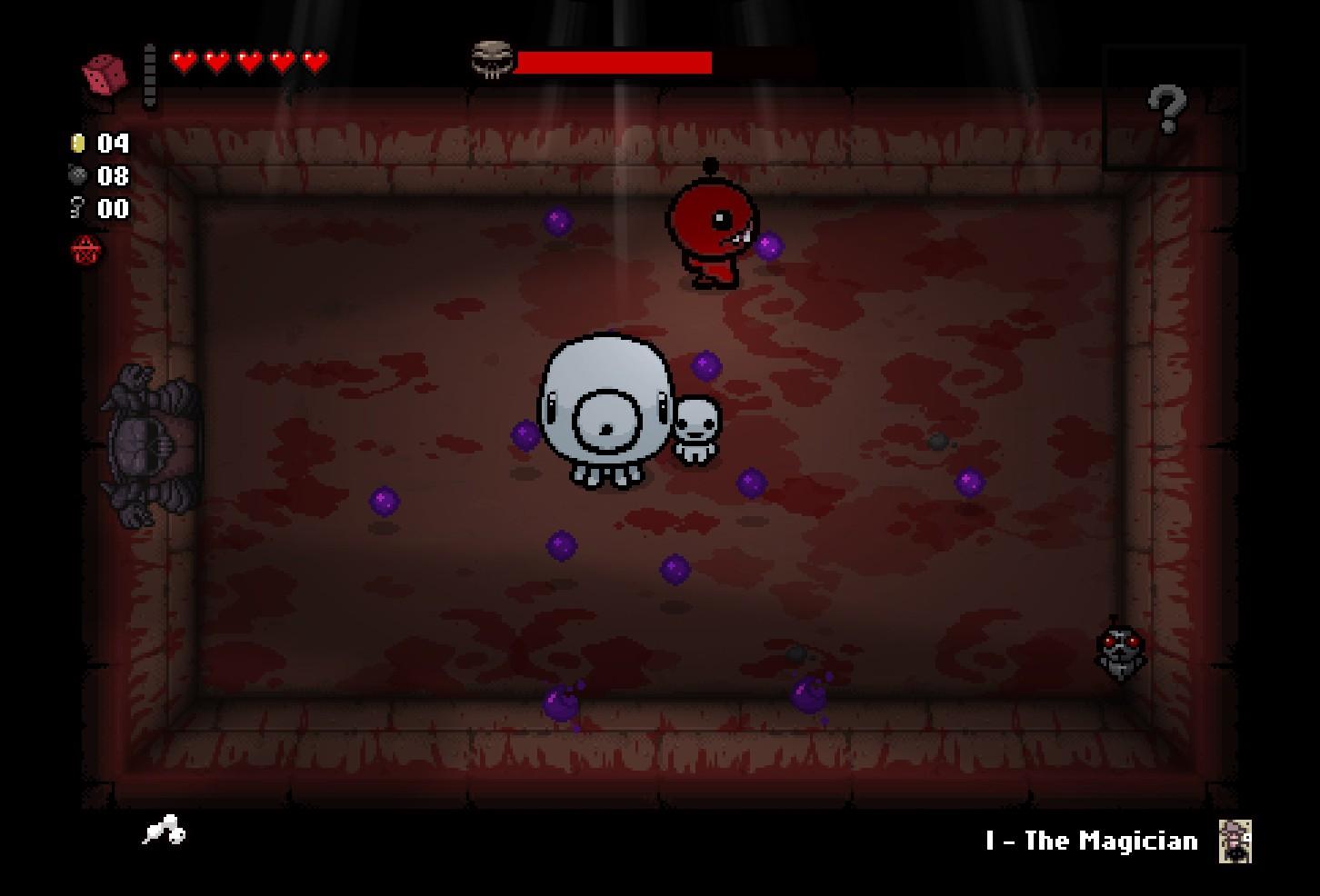Click the bomb counter icon
The image size is (1320, 896).
click(79, 175)
